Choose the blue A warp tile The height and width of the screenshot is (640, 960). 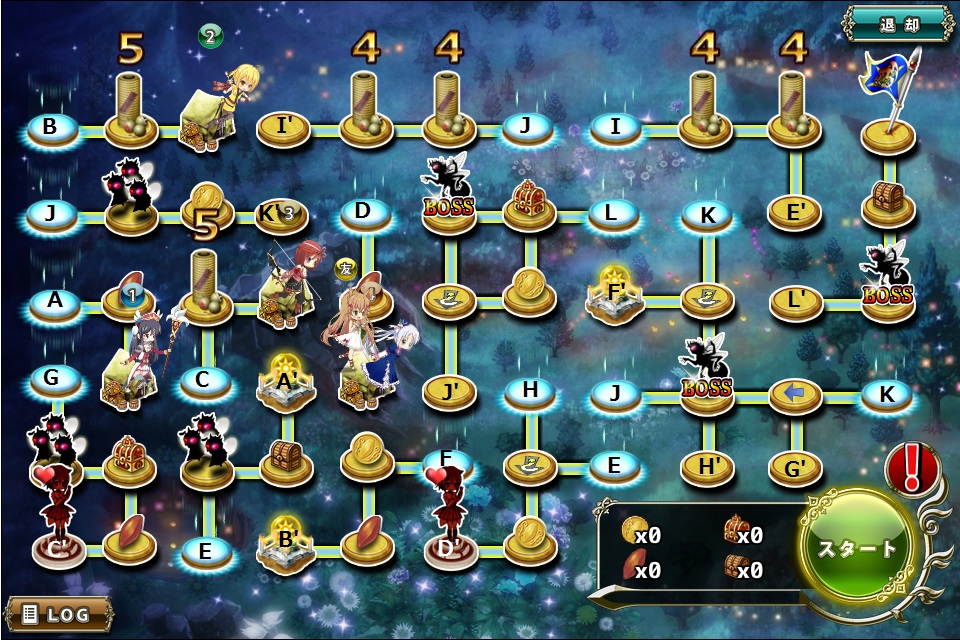(55, 302)
